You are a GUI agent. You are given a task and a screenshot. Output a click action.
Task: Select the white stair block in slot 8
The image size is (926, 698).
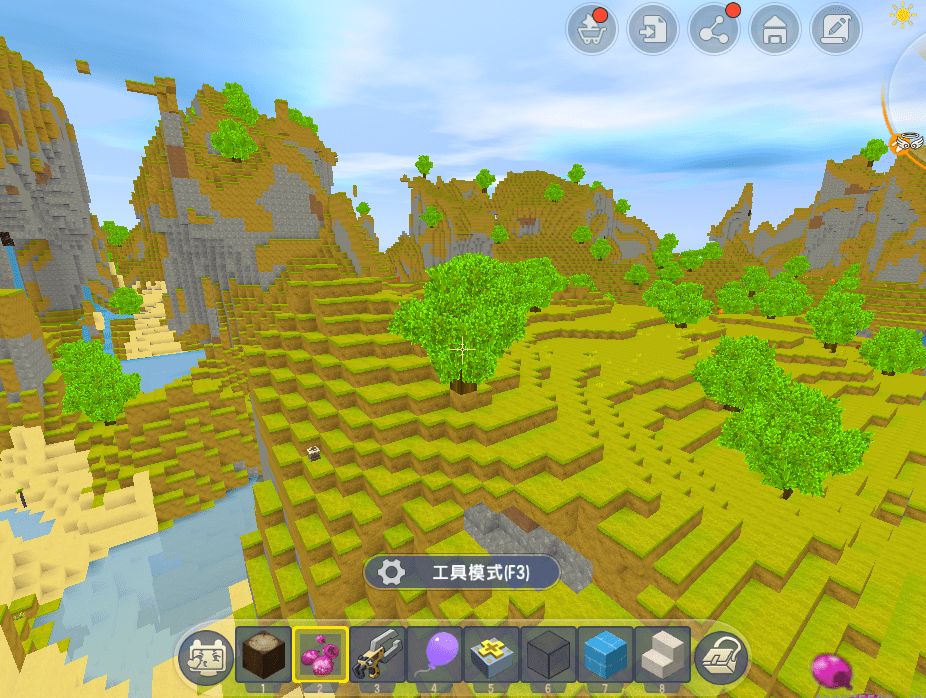pyautogui.click(x=663, y=655)
